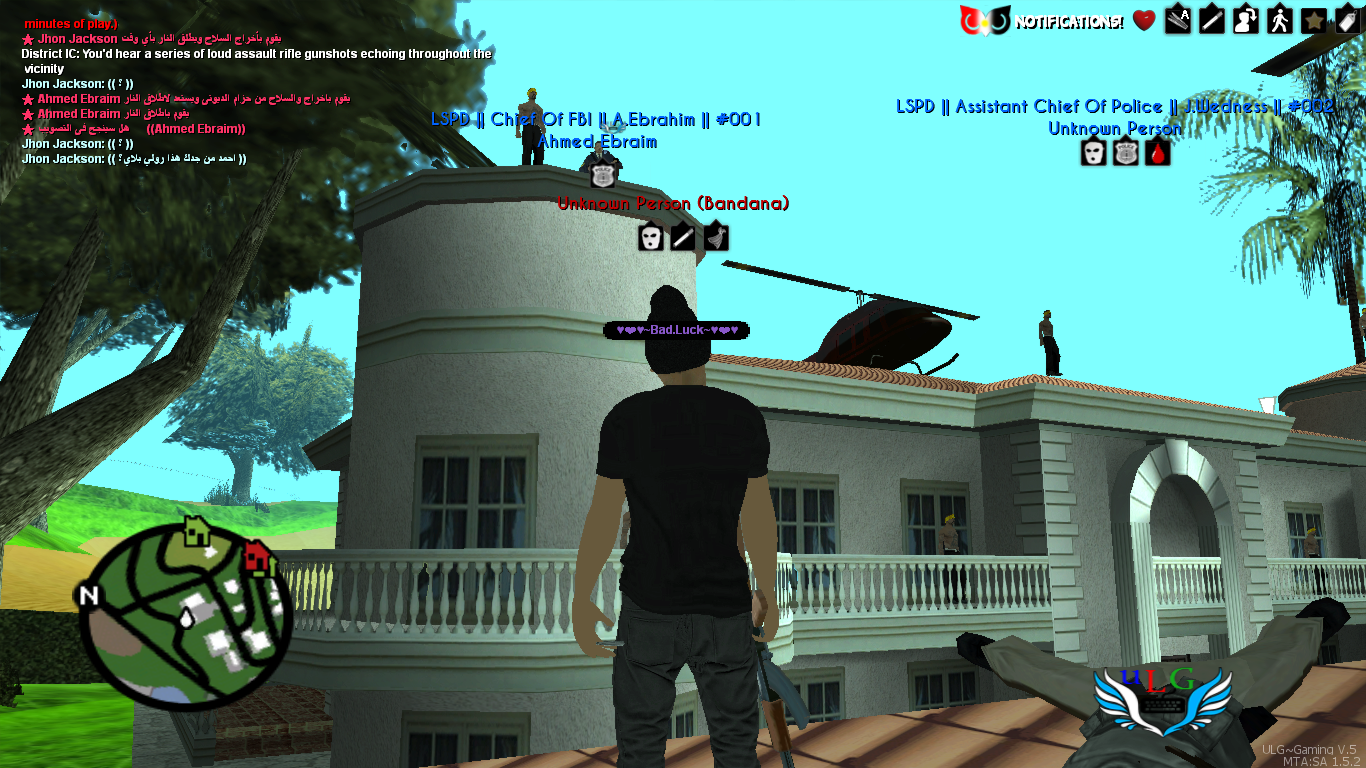Open the person-with-arrow icon in the top bar

coord(1246,20)
